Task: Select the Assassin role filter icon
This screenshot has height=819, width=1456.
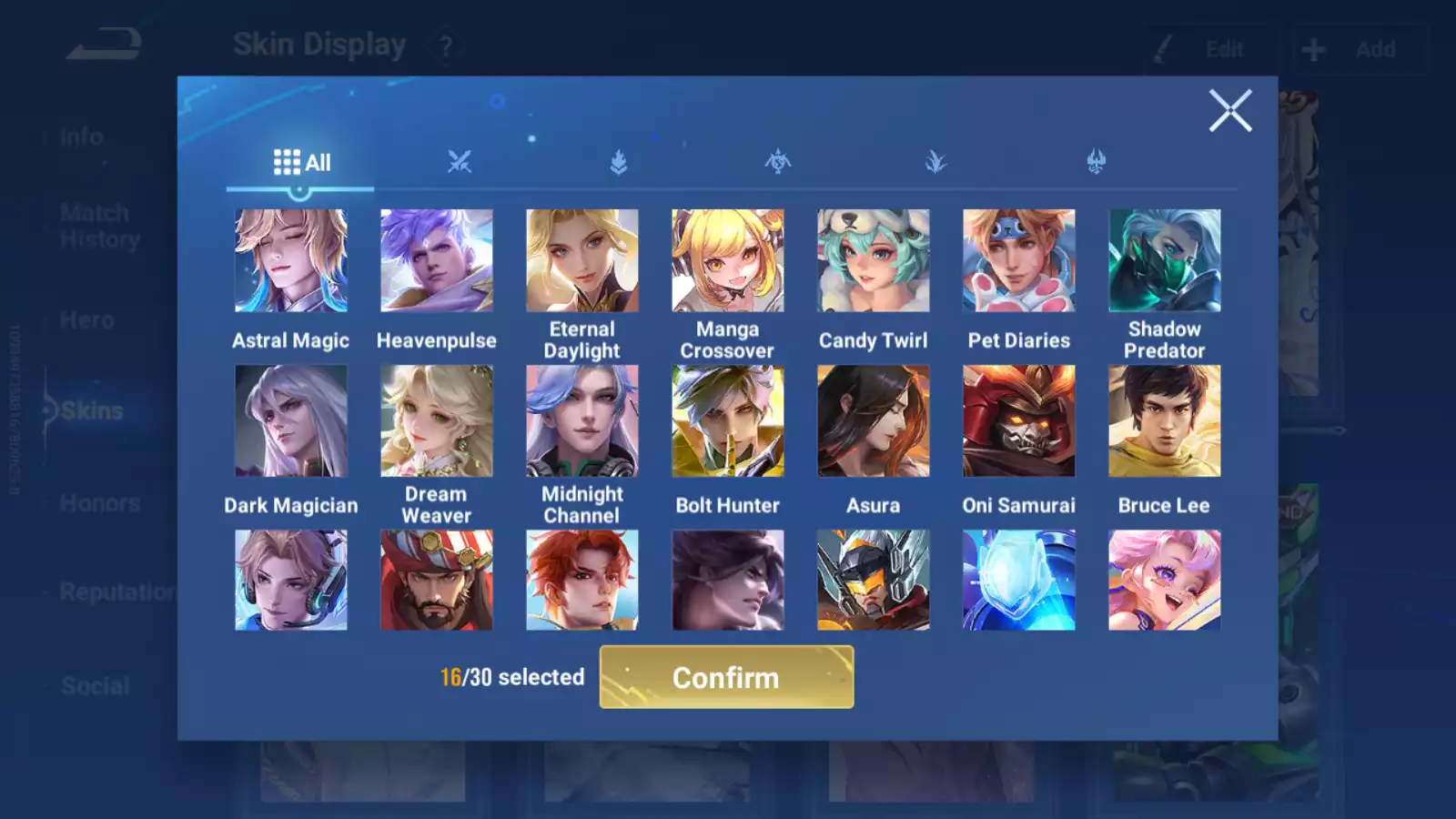Action: coord(776,160)
